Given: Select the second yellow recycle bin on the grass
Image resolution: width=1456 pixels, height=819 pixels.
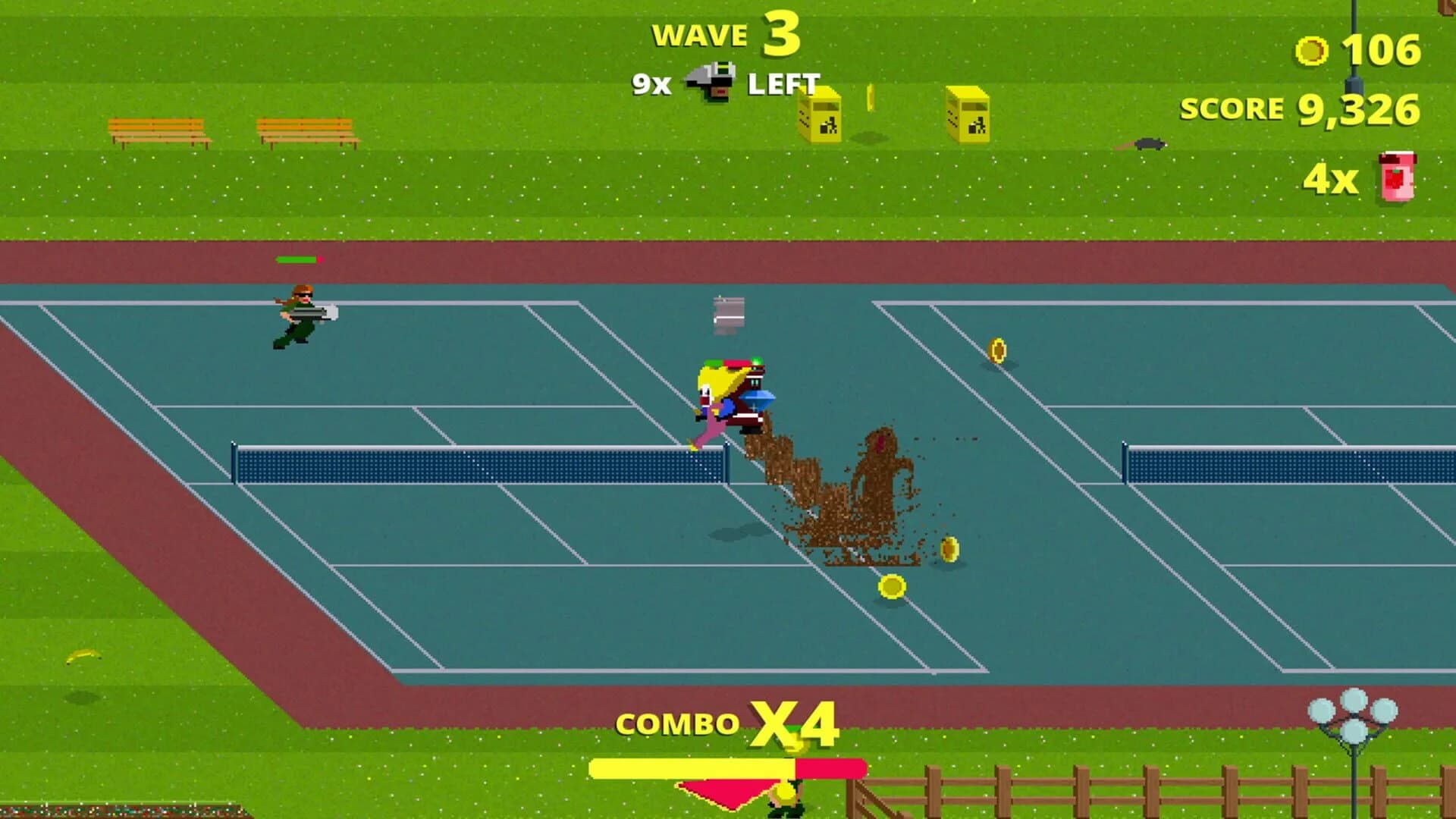Looking at the screenshot, I should 973,118.
